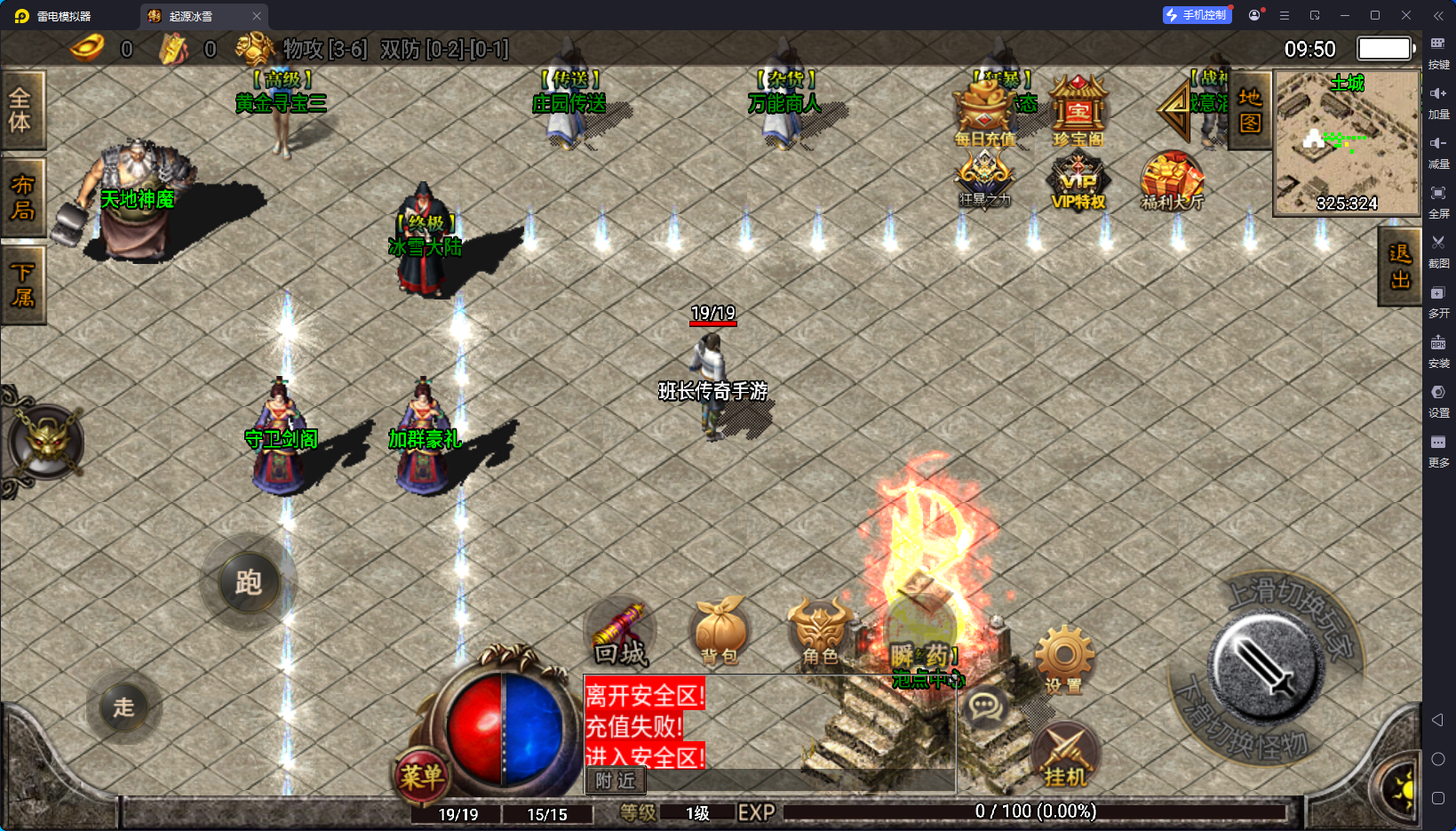Screen dimensions: 1456x831
Task: Toggle 挂机 auto-battle mode
Action: point(1065,757)
